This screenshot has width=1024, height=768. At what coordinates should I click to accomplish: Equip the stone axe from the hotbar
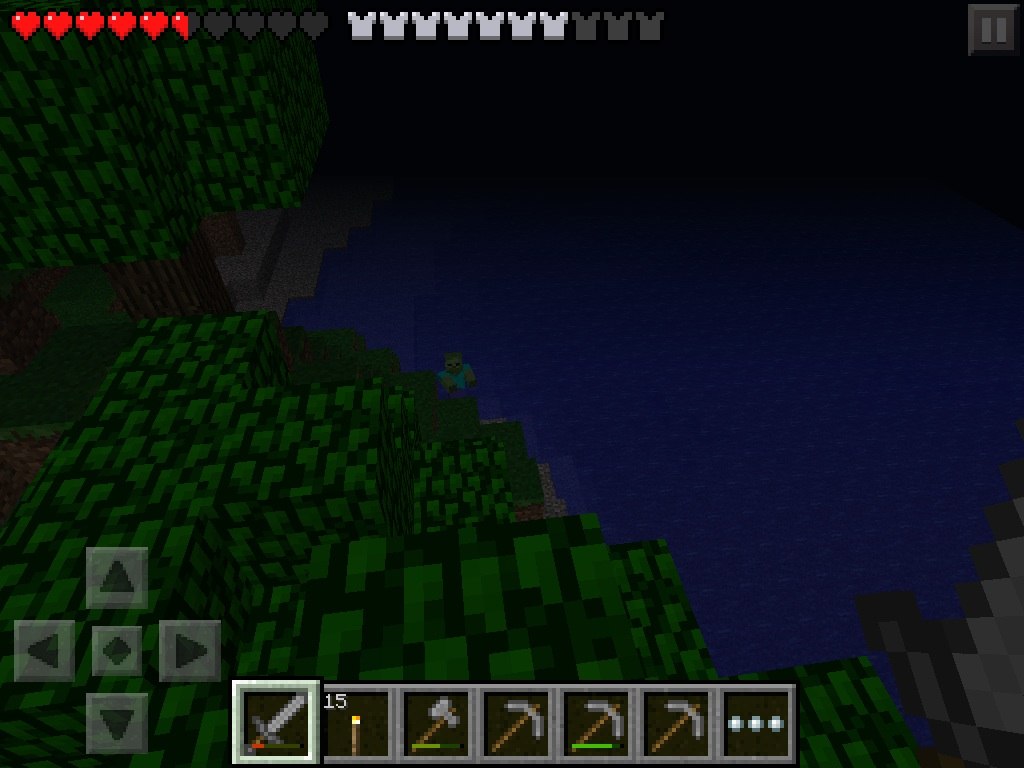point(437,722)
